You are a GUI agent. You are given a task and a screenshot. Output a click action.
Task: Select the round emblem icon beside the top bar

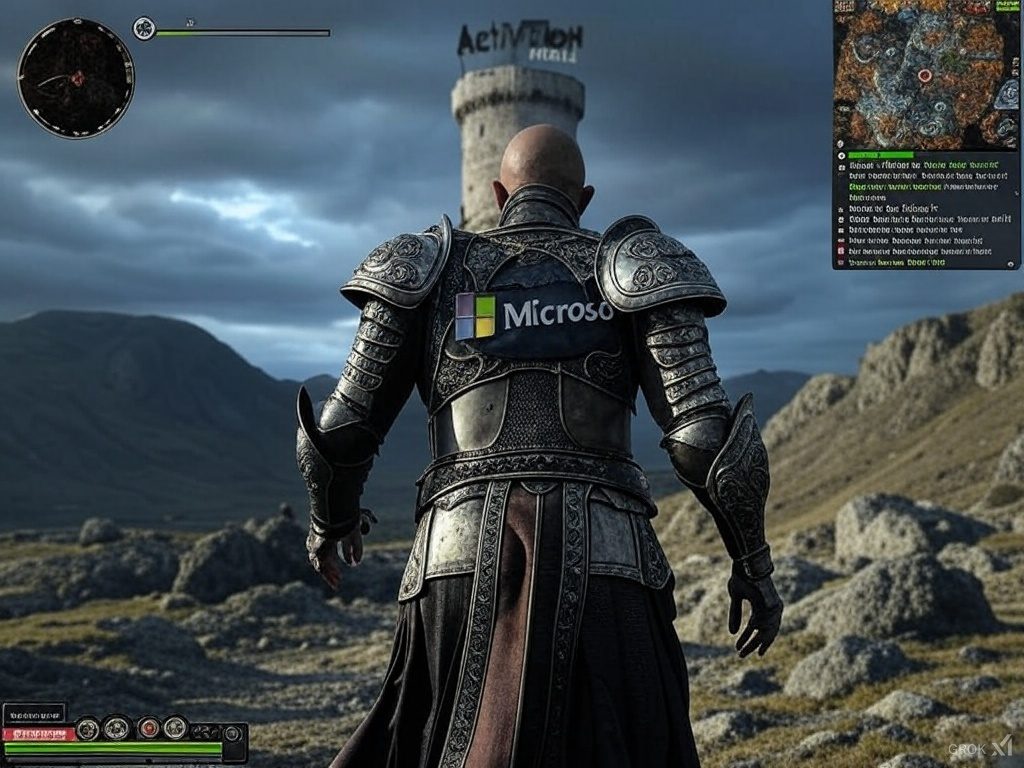point(144,28)
